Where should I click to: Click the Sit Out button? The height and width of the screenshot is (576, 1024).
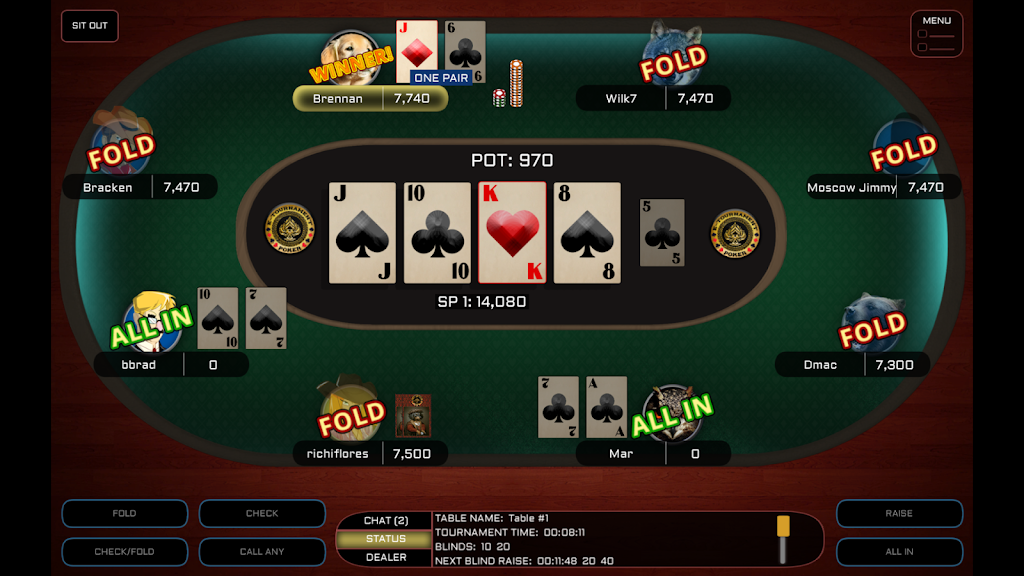pyautogui.click(x=90, y=26)
